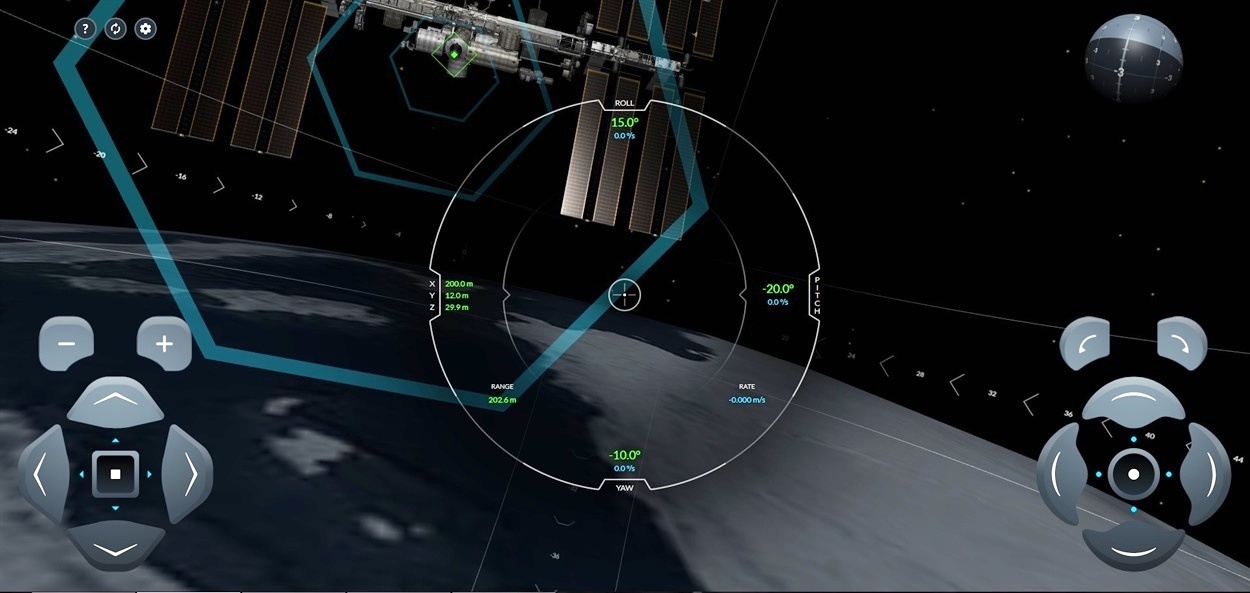The width and height of the screenshot is (1250, 593).
Task: Translate down with the left pad's down arrow
Action: [115, 546]
